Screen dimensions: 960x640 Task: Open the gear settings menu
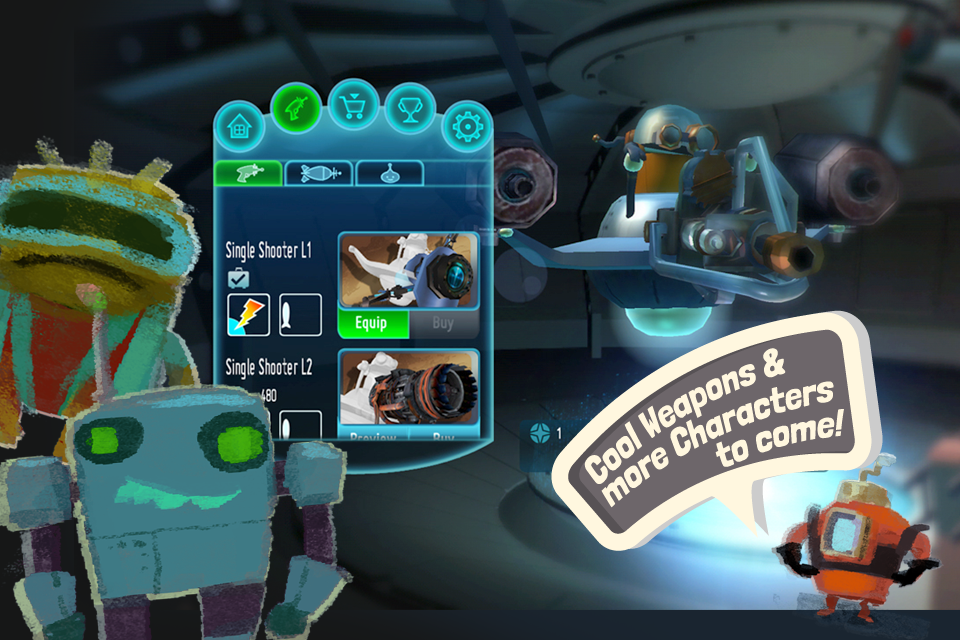466,127
